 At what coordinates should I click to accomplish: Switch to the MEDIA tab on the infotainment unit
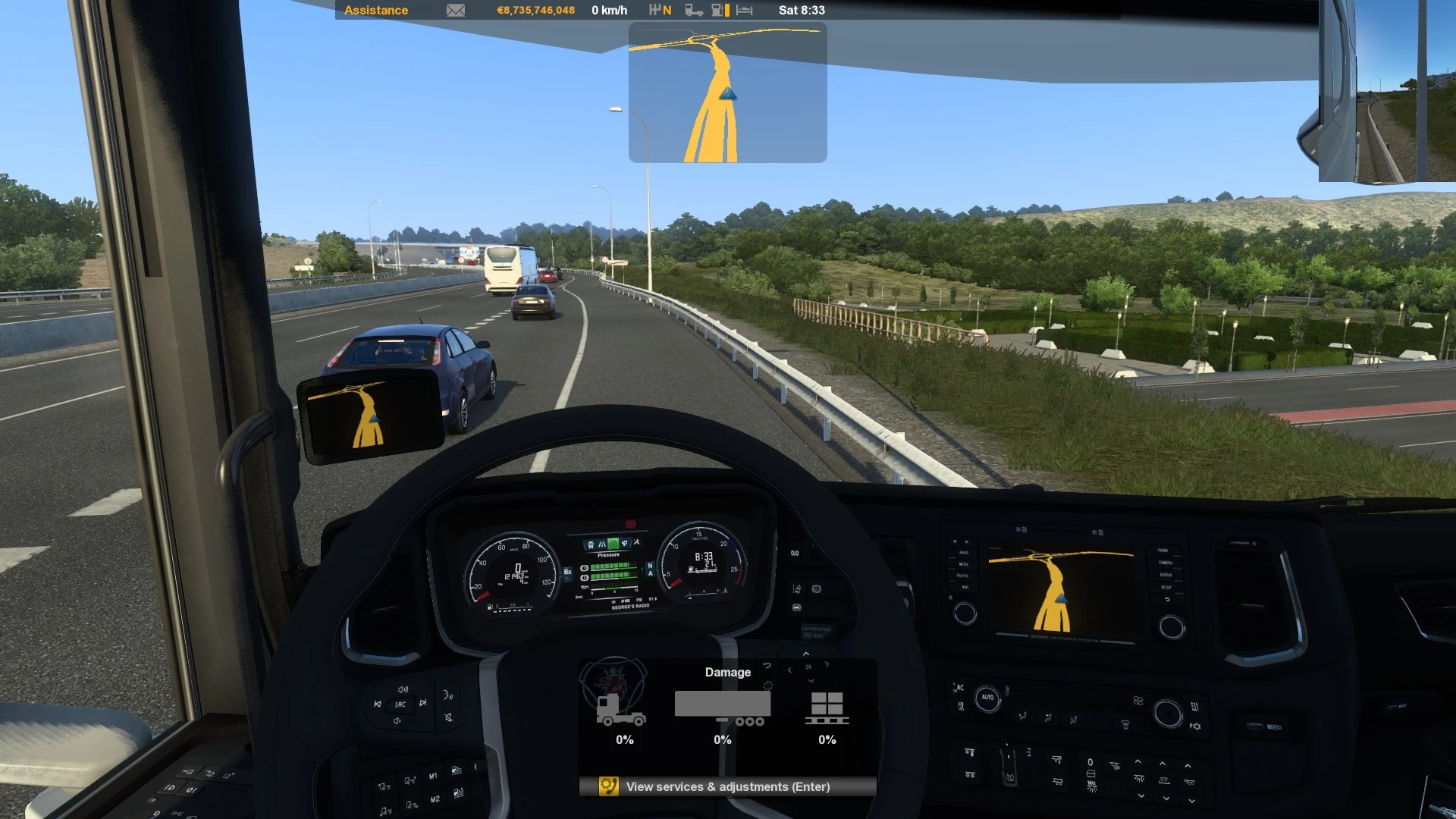[965, 564]
